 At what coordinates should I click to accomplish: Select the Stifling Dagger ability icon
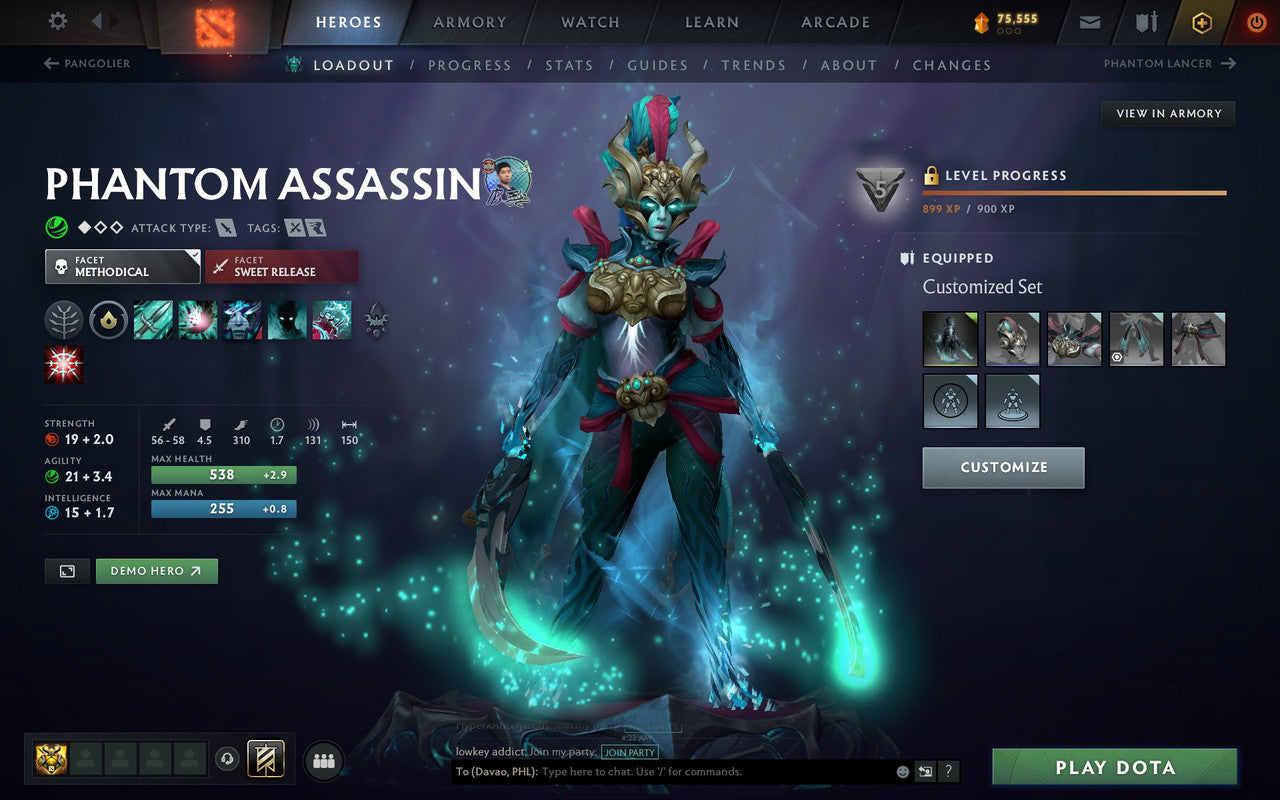tap(153, 319)
